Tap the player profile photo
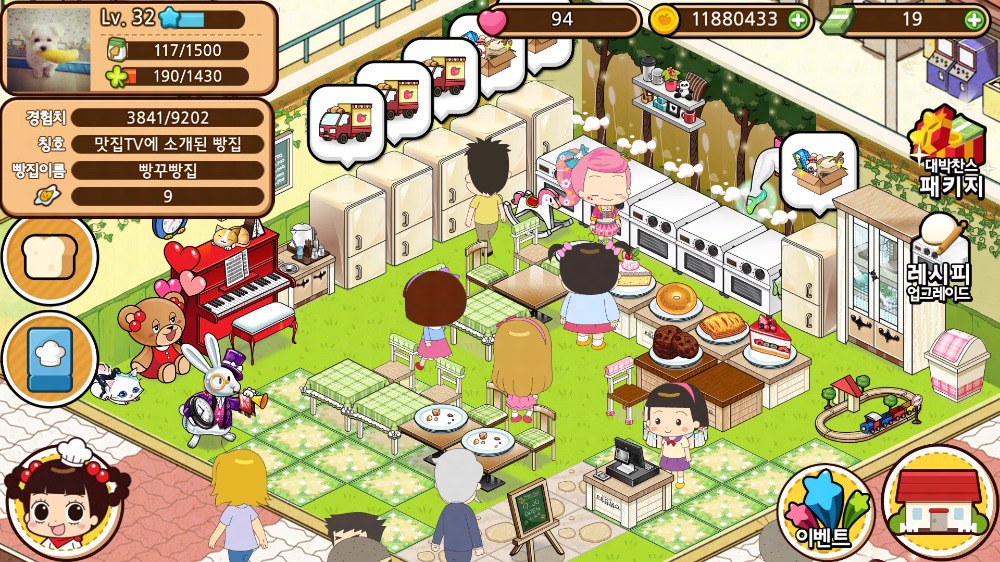This screenshot has width=1000, height=562. tap(49, 47)
